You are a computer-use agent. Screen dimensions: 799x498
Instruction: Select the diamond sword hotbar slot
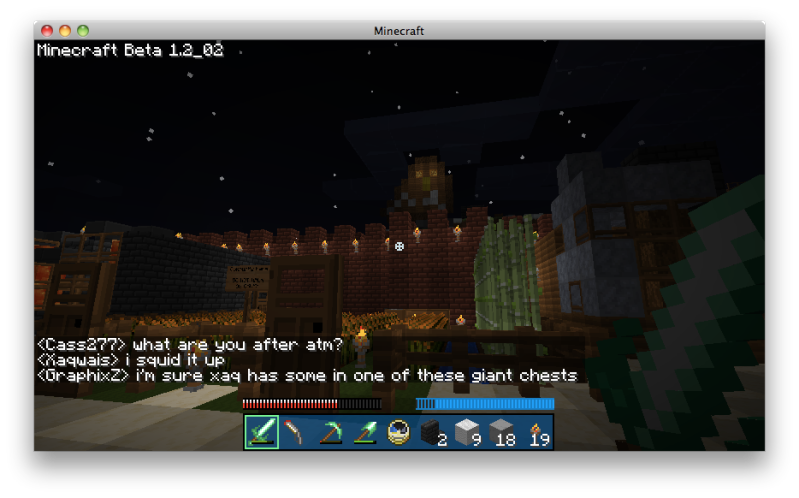coord(262,432)
